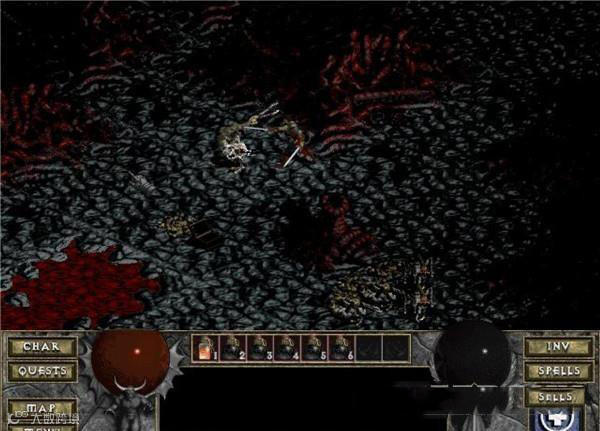Choose the active spell icon
The width and height of the screenshot is (600, 431).
[x=557, y=420]
